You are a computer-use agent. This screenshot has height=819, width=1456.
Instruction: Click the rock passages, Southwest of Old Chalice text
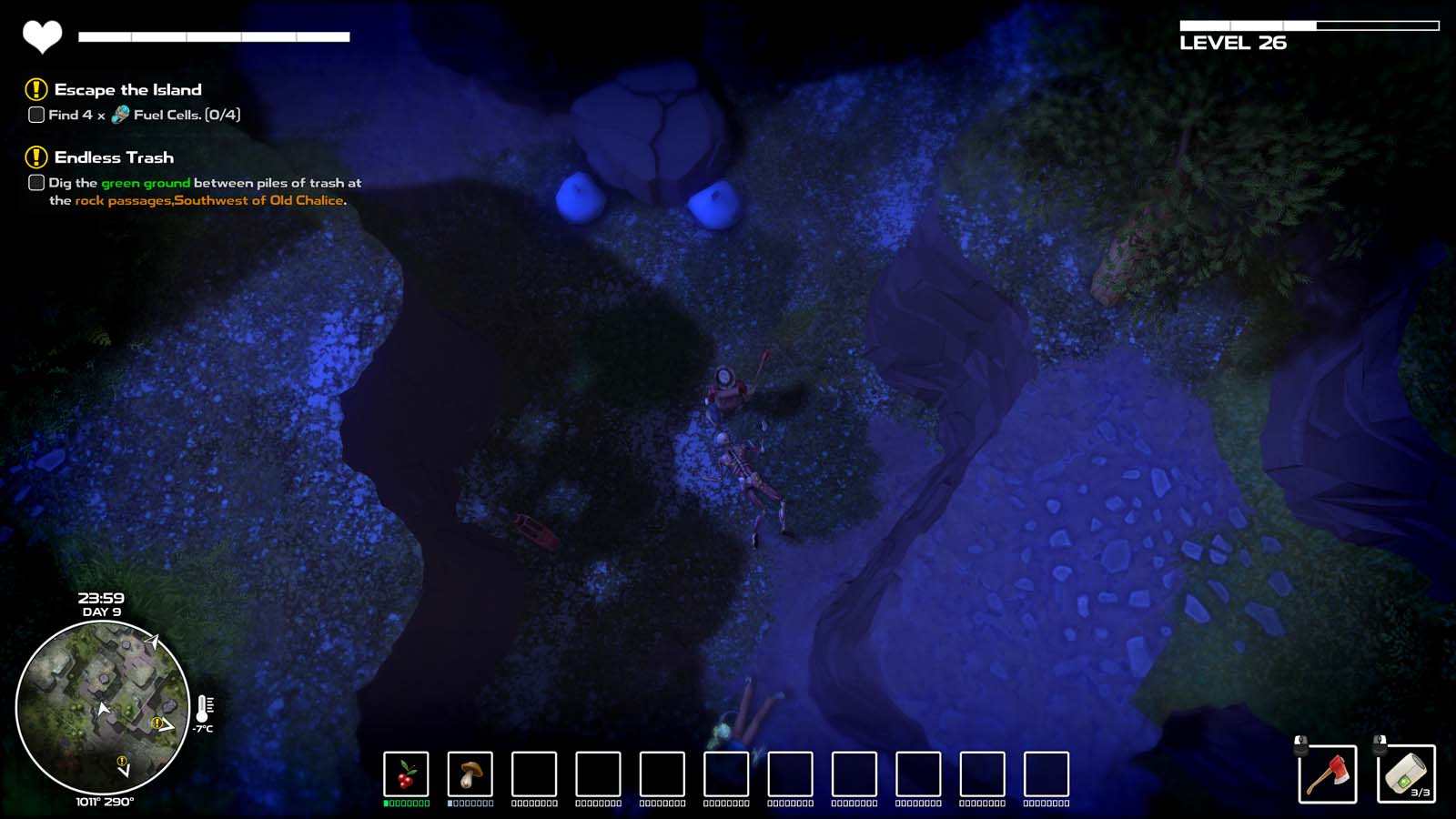(209, 198)
